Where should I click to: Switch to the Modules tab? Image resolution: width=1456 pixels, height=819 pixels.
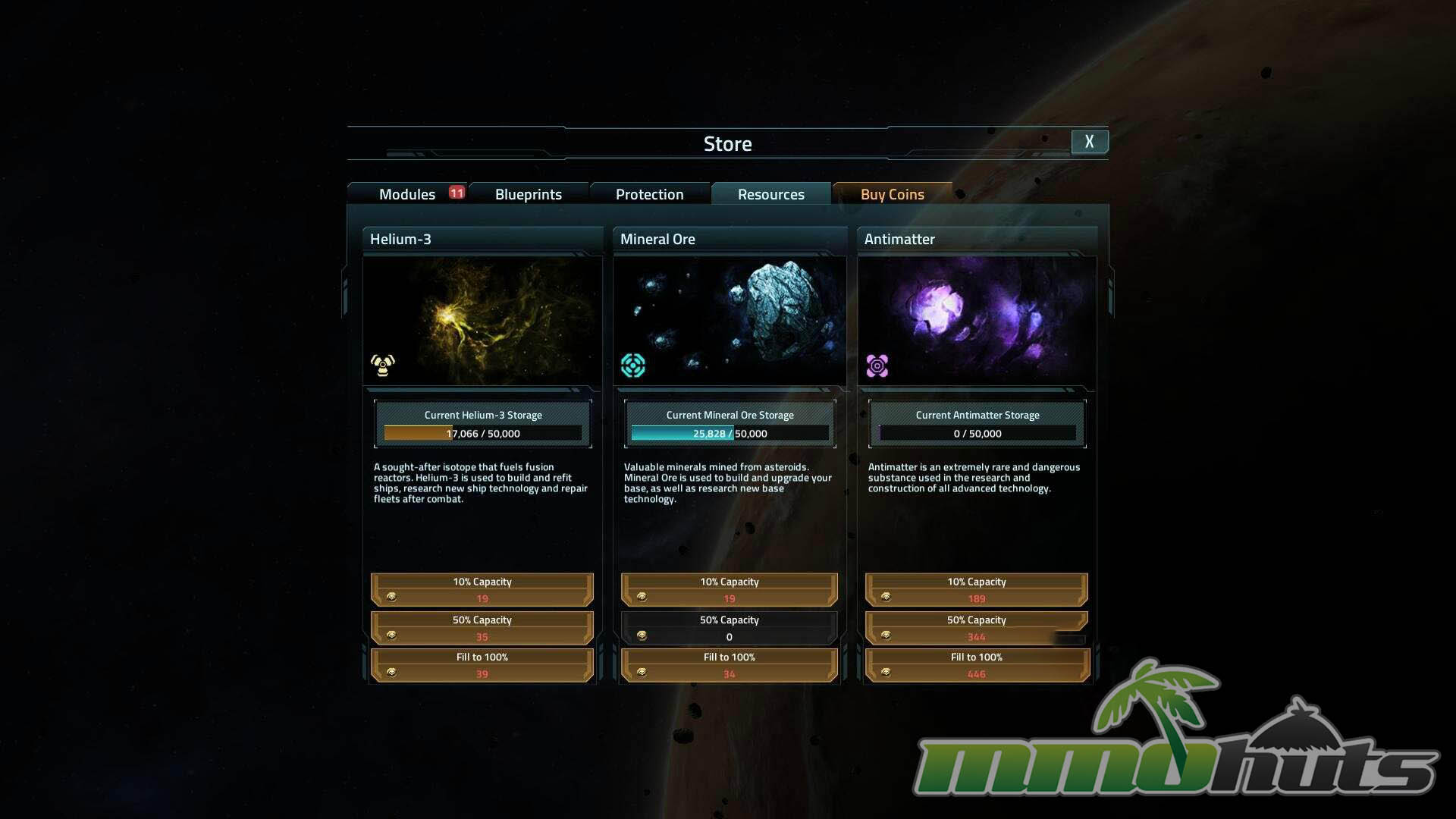click(407, 194)
